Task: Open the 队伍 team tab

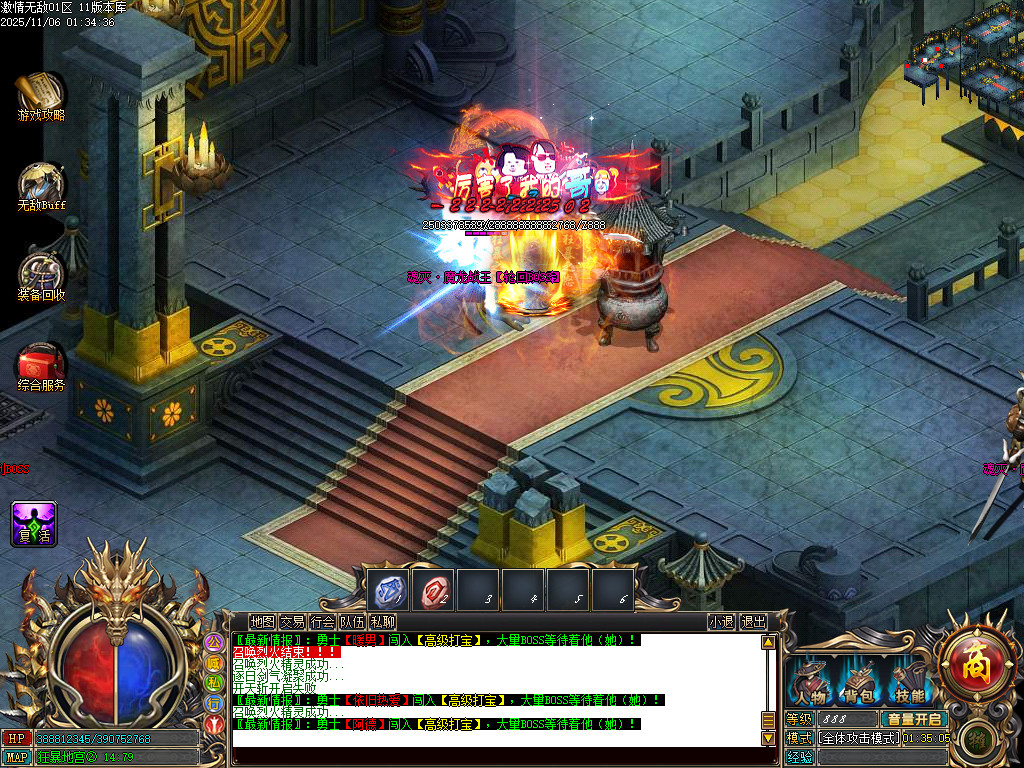Action: (352, 621)
